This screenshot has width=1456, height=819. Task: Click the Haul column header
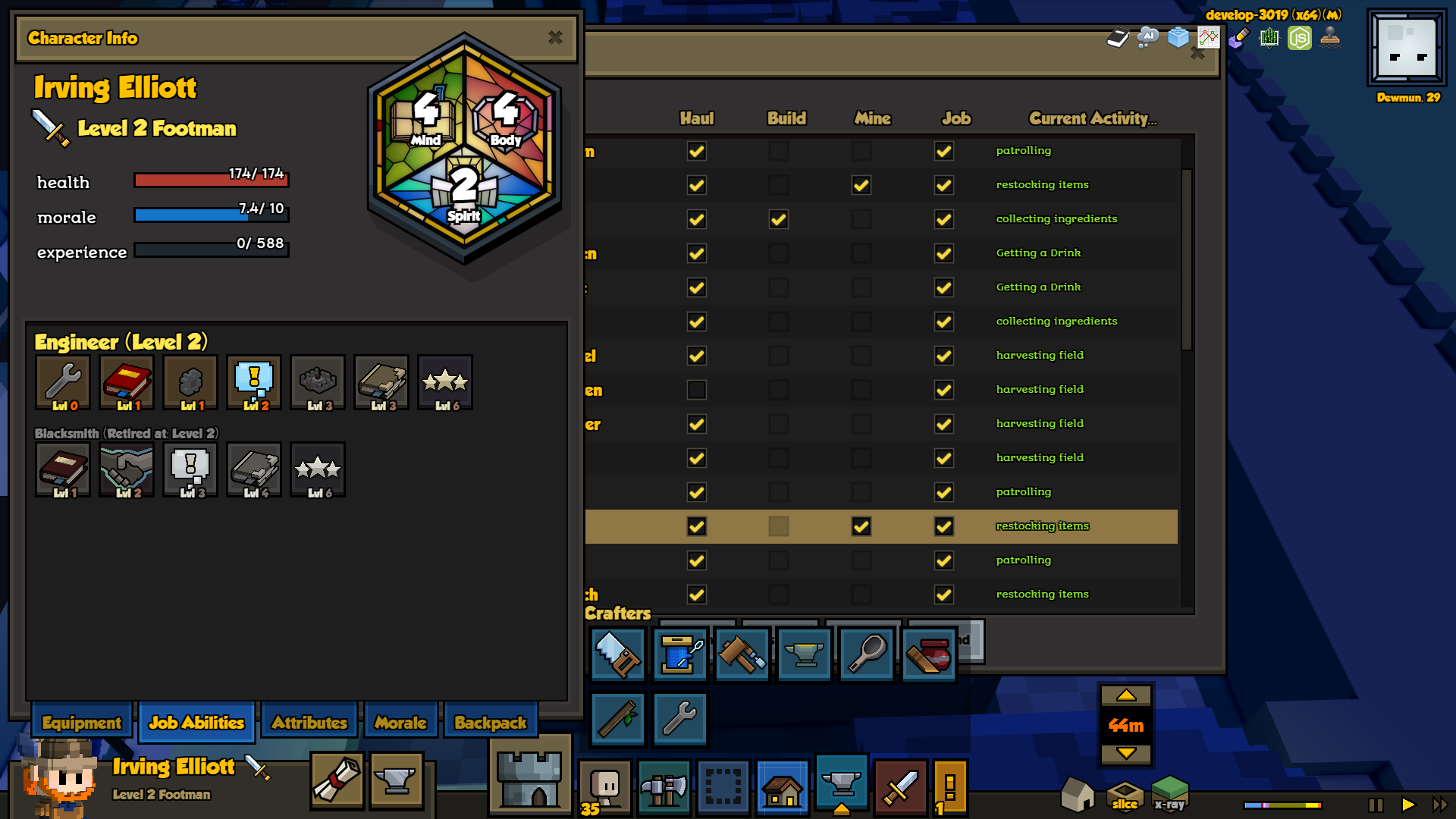(696, 118)
